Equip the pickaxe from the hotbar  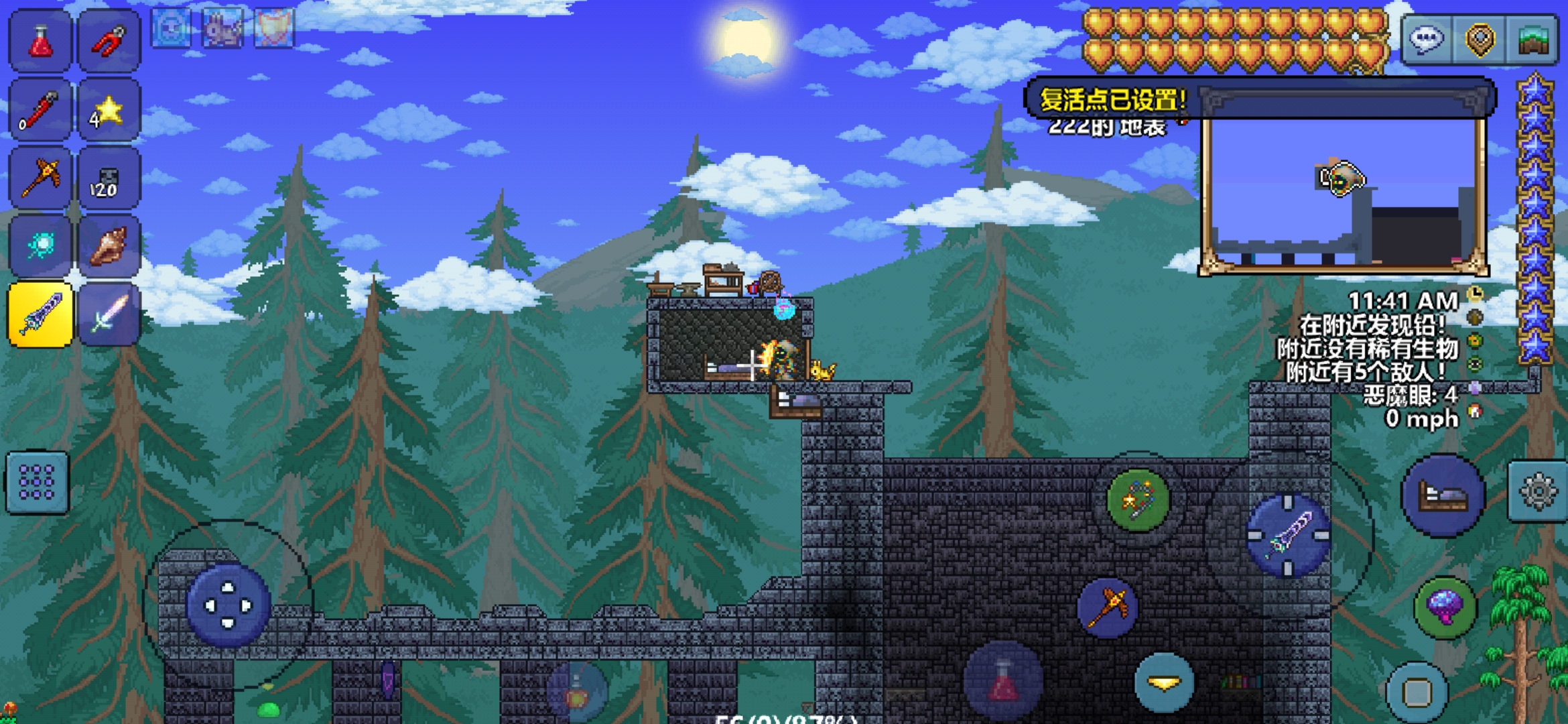coord(40,178)
